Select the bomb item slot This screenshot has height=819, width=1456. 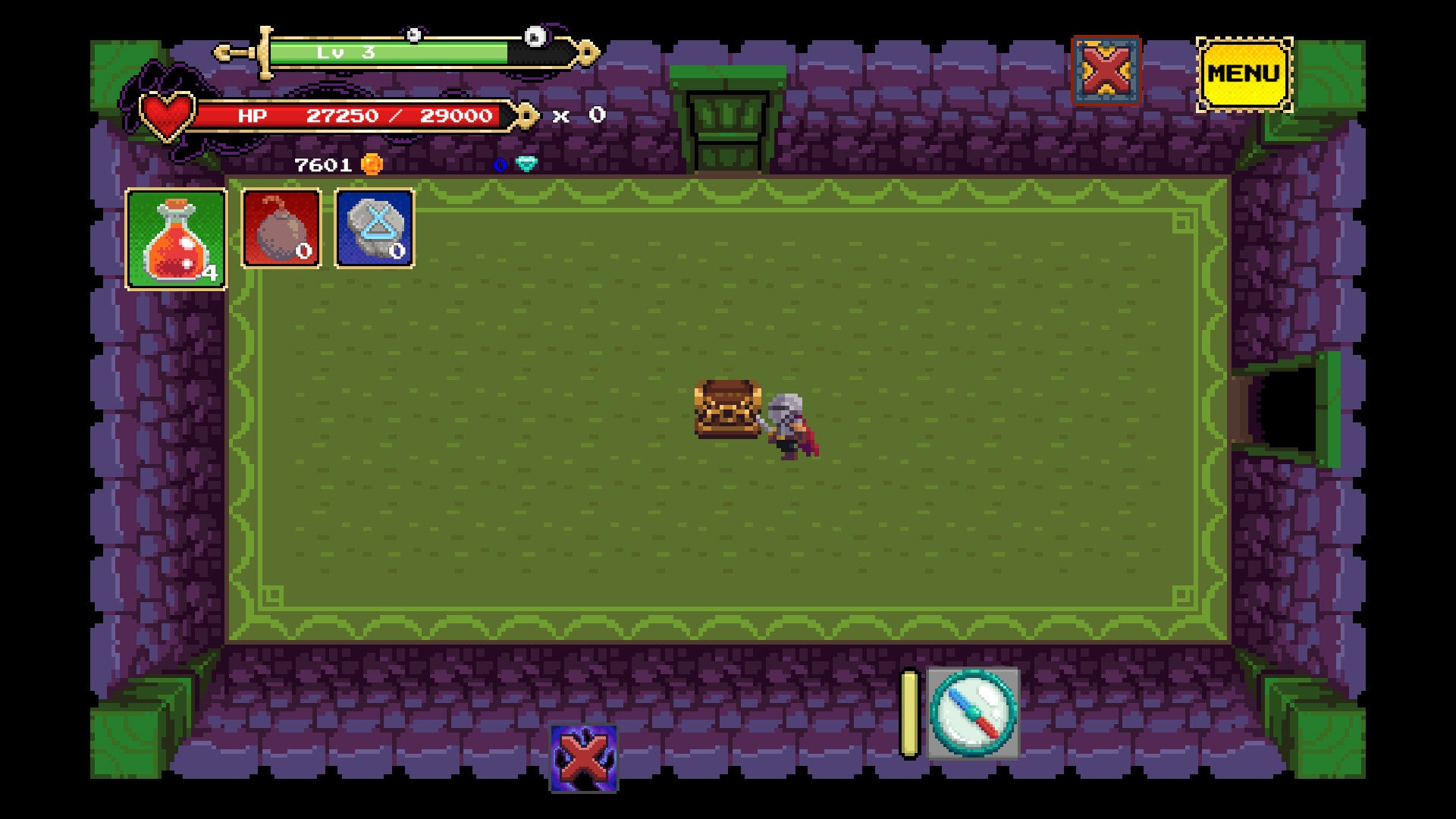pos(281,228)
